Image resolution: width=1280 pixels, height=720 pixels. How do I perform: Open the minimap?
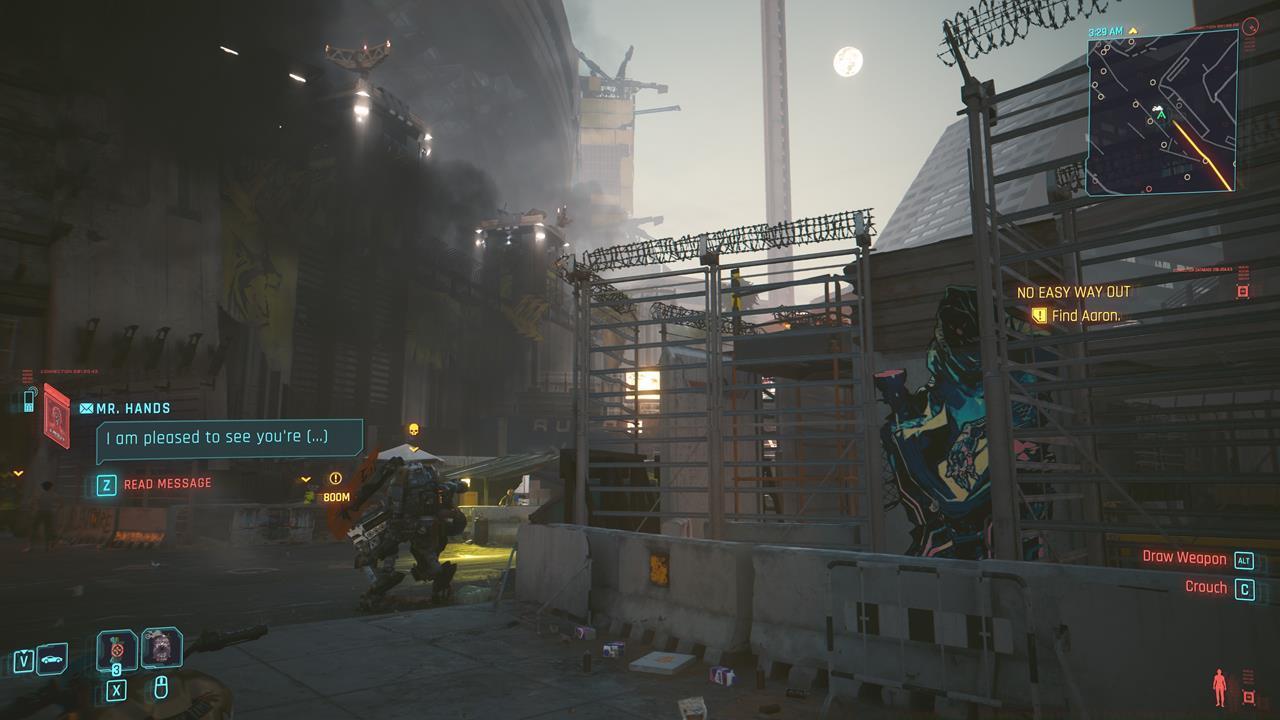[1162, 112]
